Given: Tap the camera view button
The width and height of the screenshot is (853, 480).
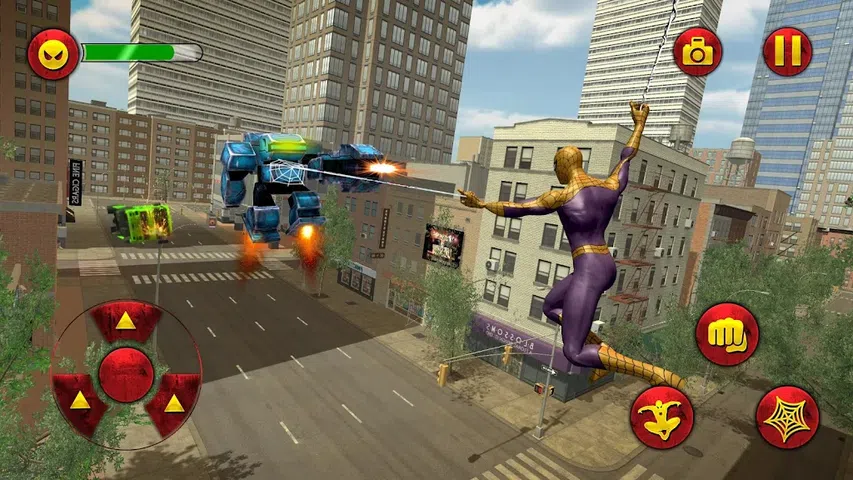Looking at the screenshot, I should pos(698,52).
